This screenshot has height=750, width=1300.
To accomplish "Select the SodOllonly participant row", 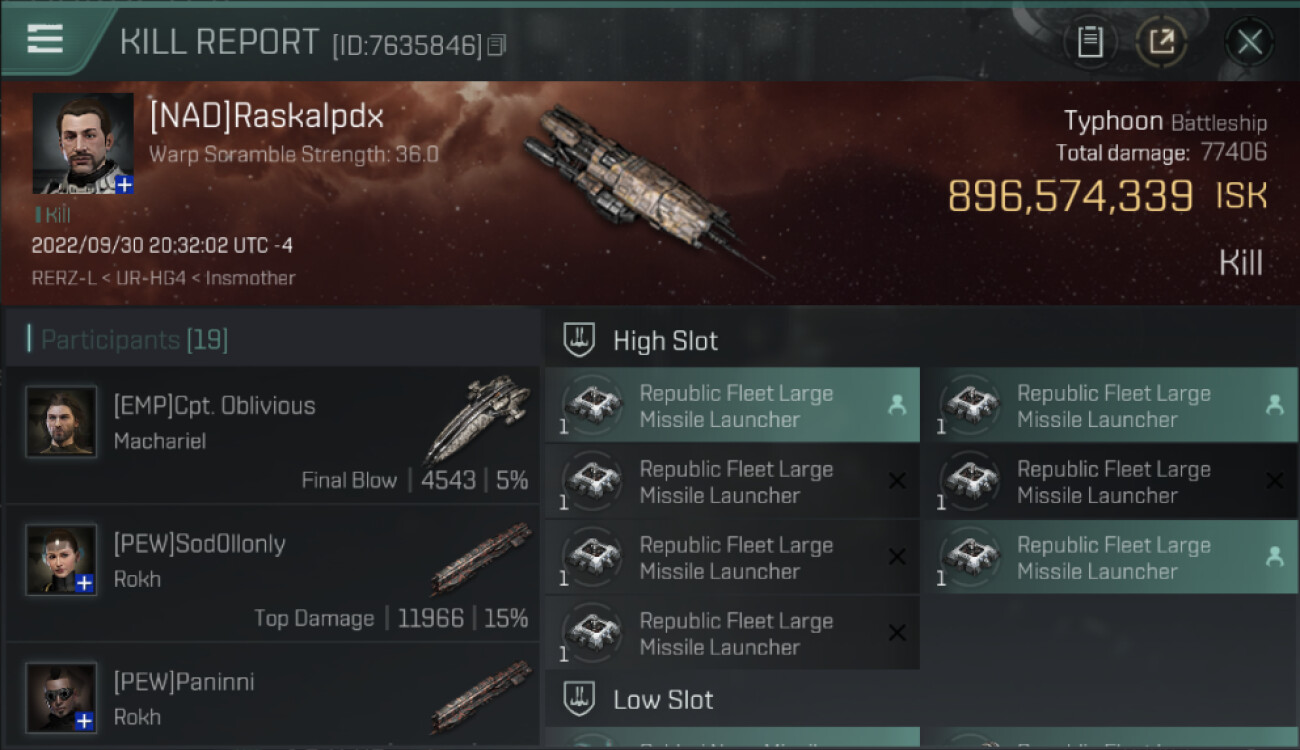I will click(272, 573).
